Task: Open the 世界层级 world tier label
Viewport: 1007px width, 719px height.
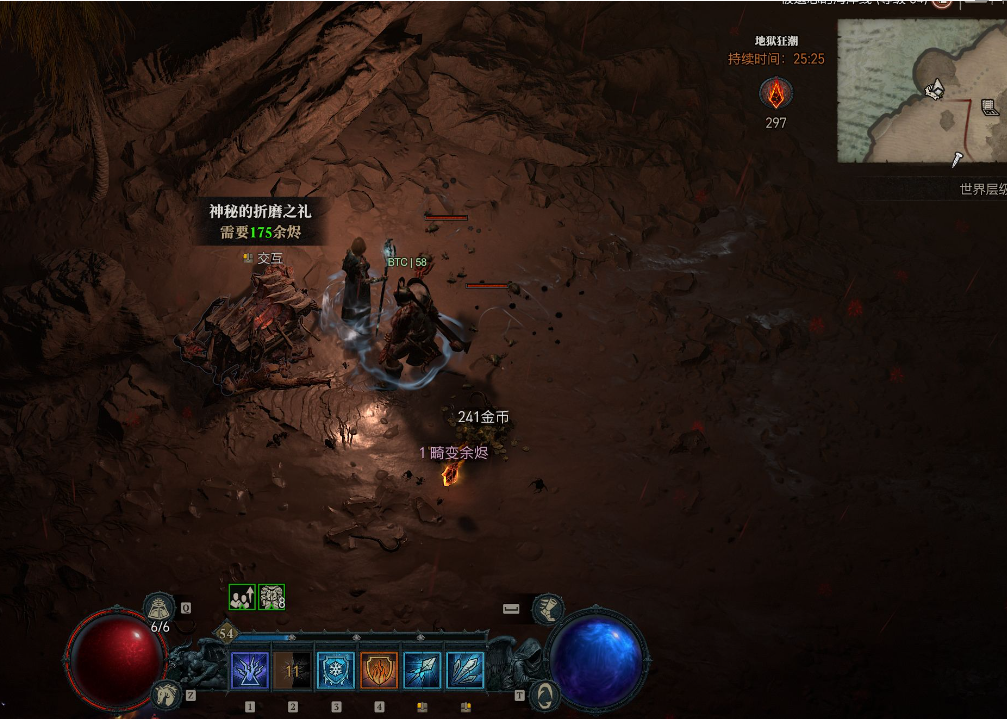Action: [982, 189]
